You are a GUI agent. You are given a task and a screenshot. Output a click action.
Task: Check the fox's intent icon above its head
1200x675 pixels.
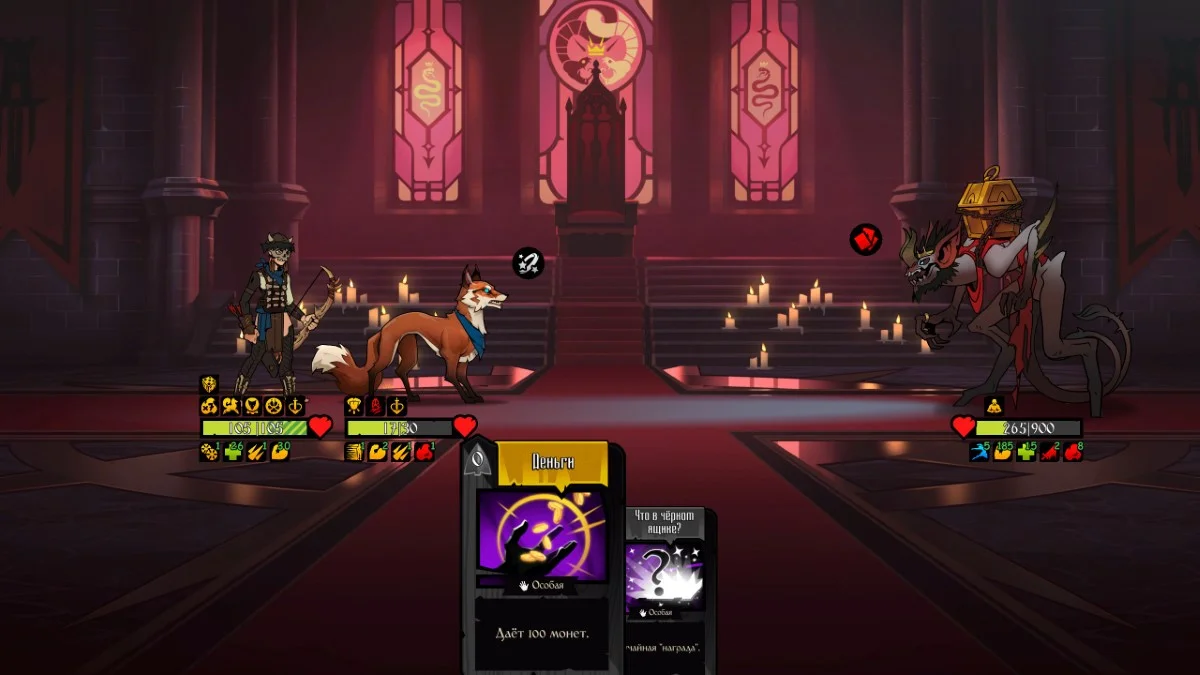point(528,263)
